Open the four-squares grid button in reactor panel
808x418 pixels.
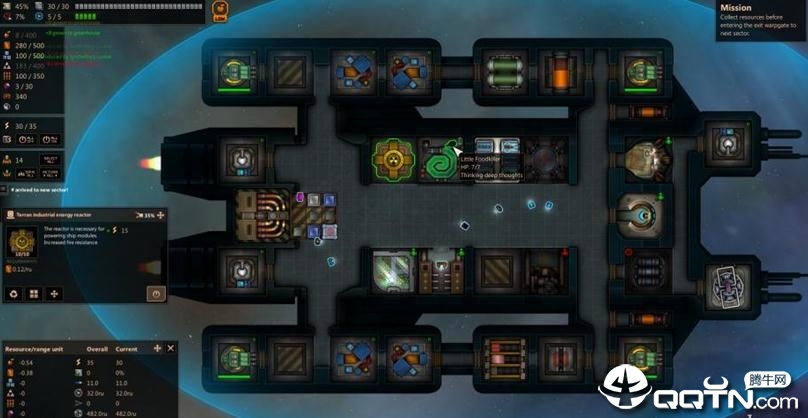pyautogui.click(x=33, y=294)
